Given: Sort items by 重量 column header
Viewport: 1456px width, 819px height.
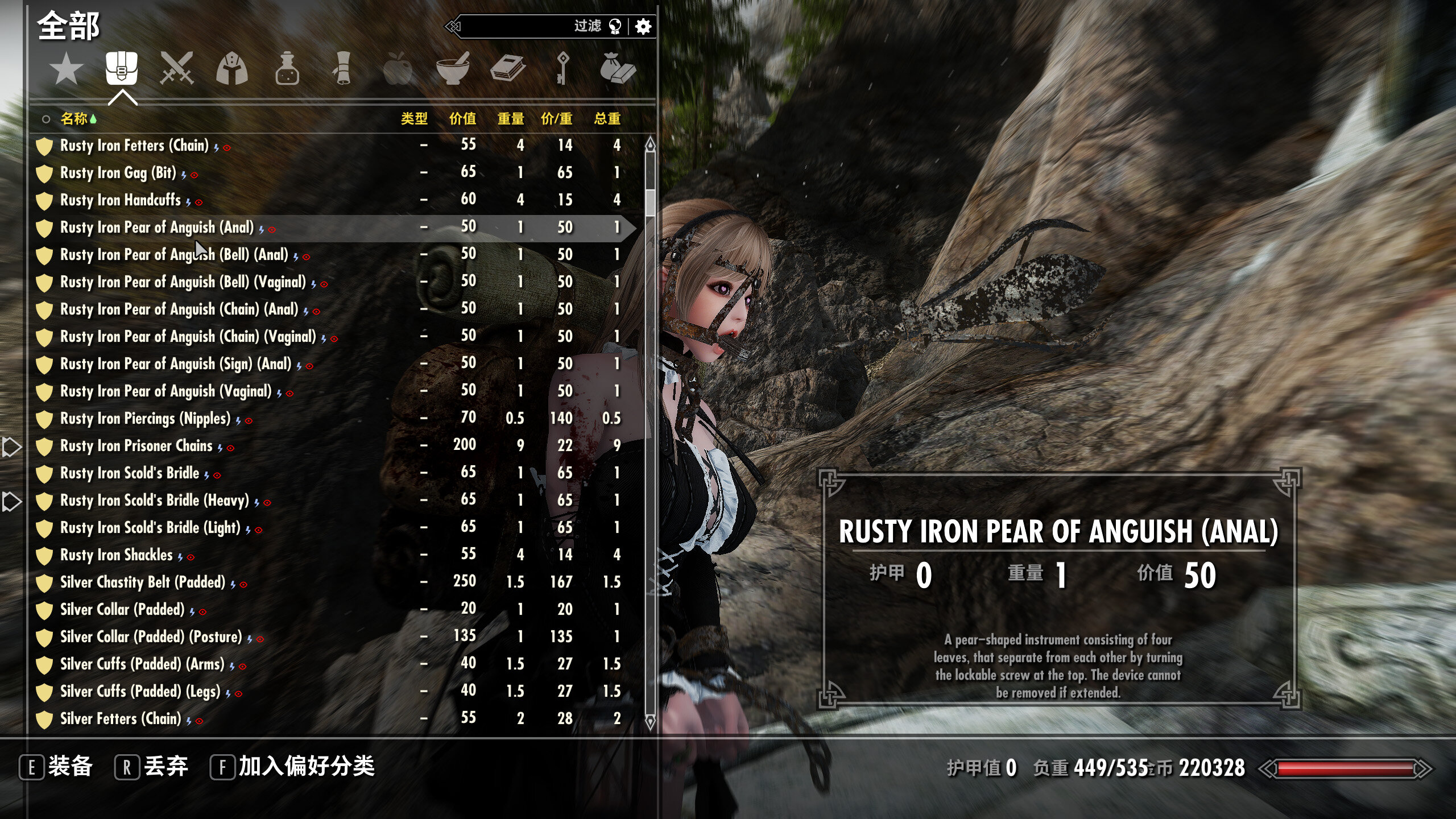Looking at the screenshot, I should point(511,118).
